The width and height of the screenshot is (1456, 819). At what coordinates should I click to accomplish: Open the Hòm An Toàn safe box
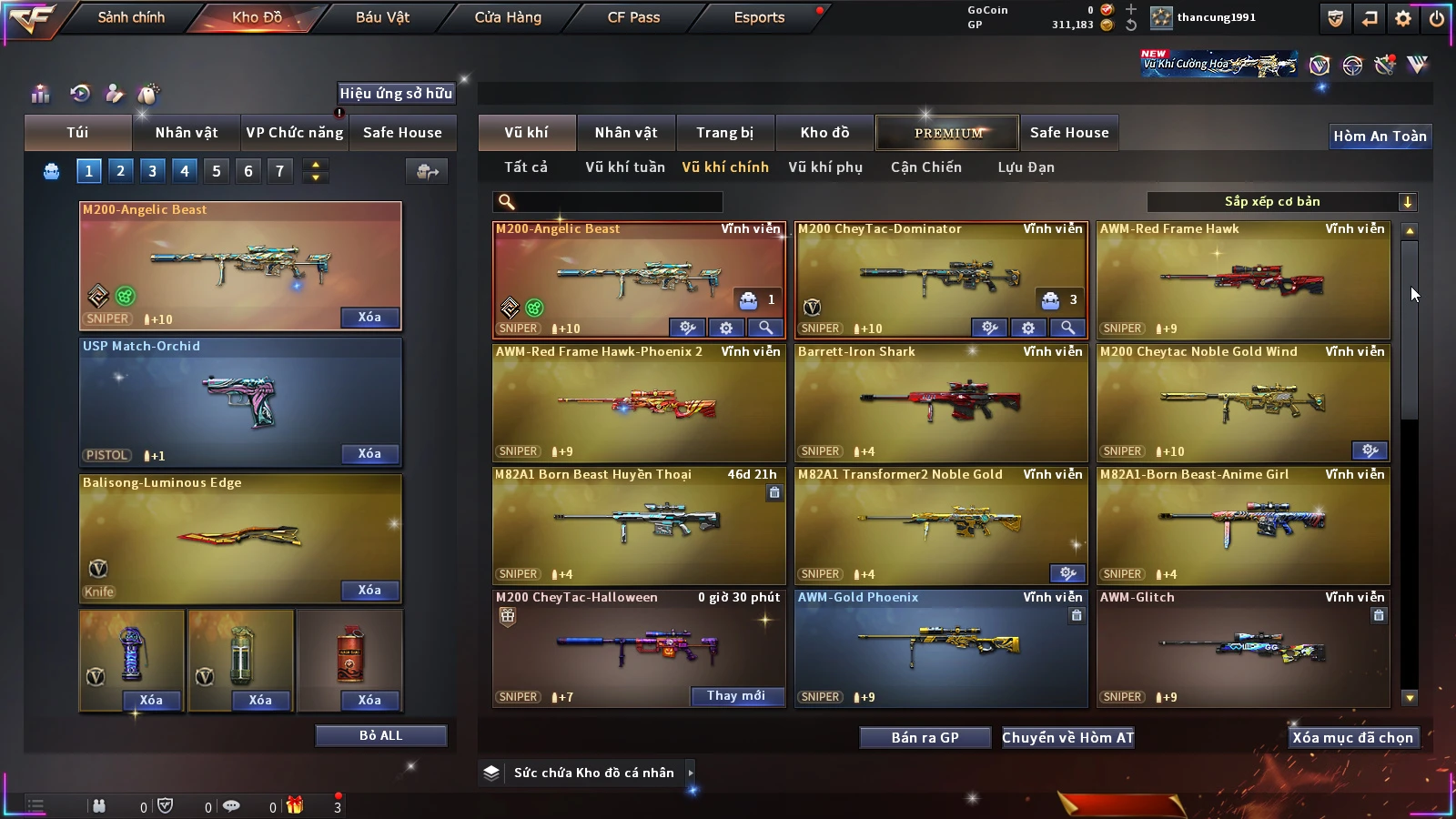pyautogui.click(x=1380, y=136)
